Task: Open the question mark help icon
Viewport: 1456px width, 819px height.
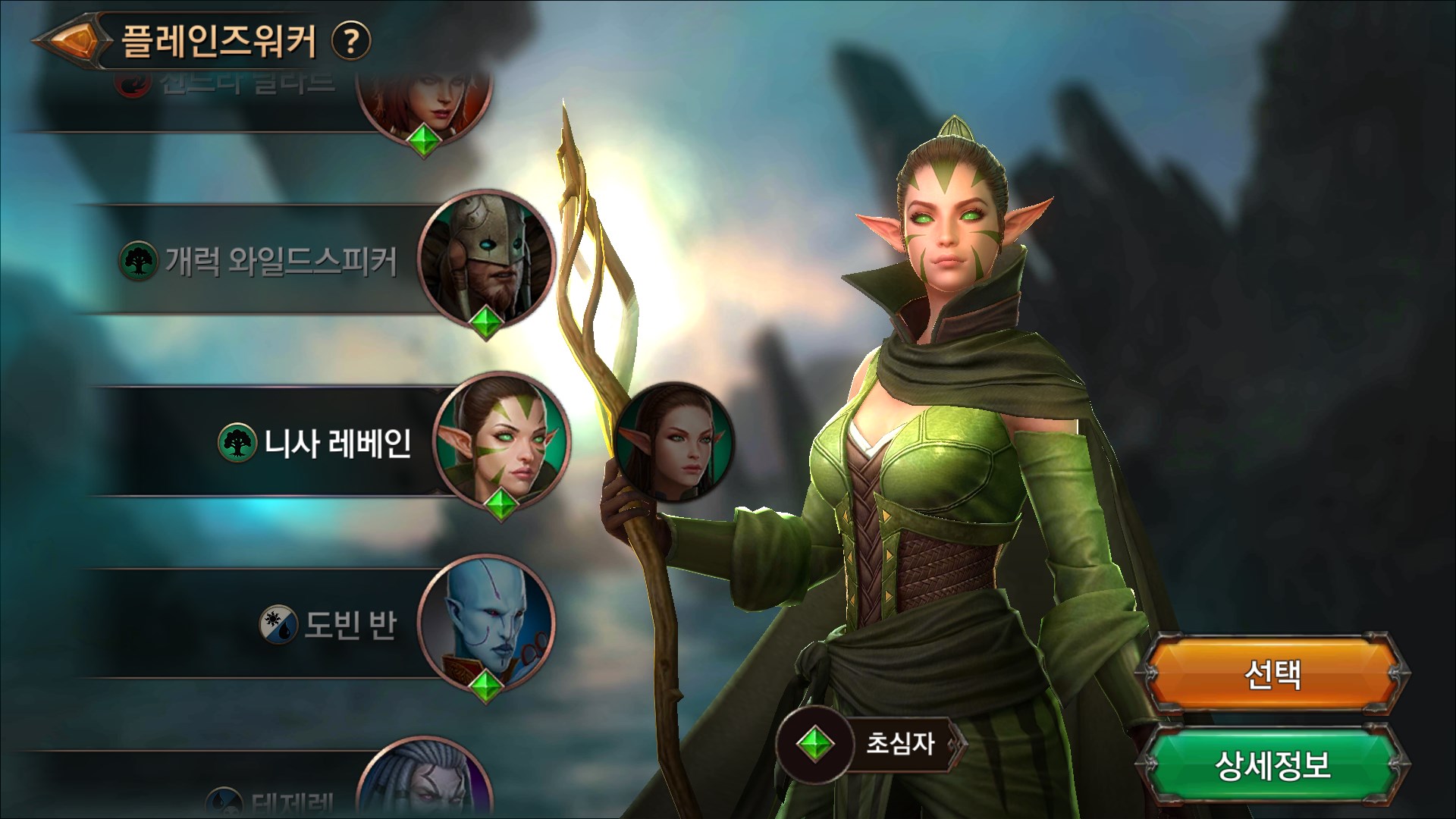Action: coord(351,40)
